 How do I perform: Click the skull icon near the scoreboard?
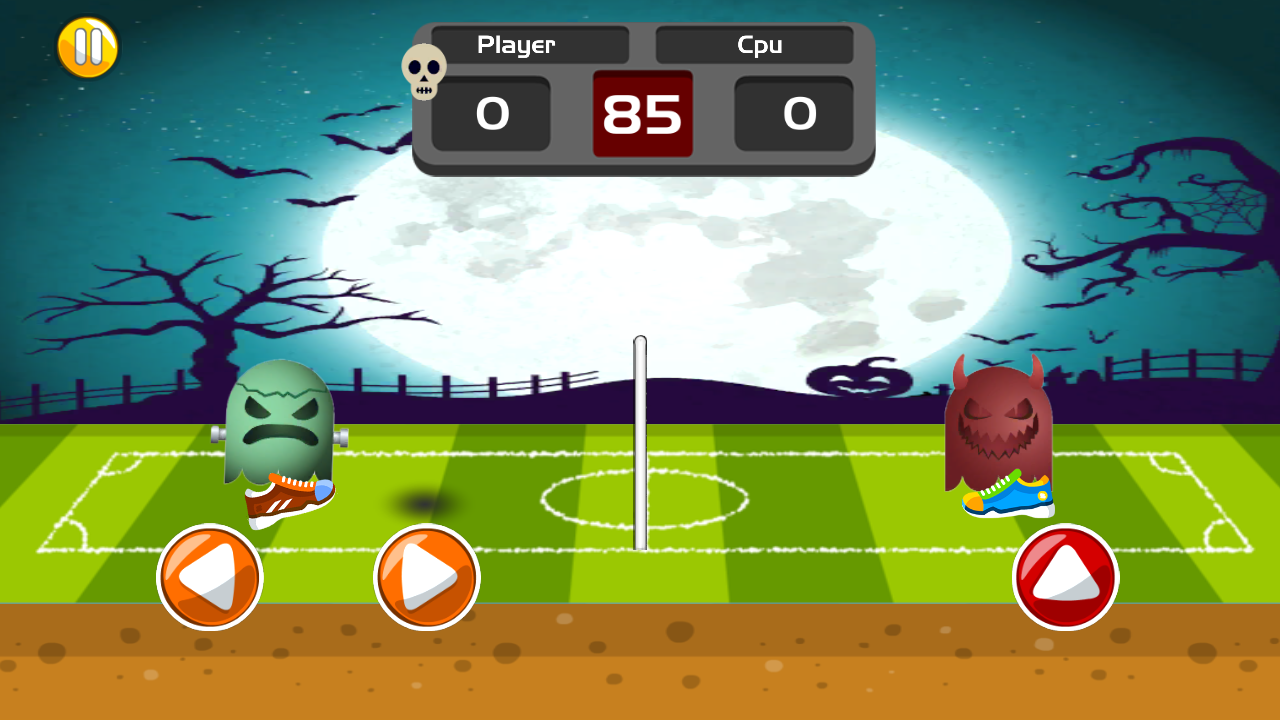tap(426, 72)
